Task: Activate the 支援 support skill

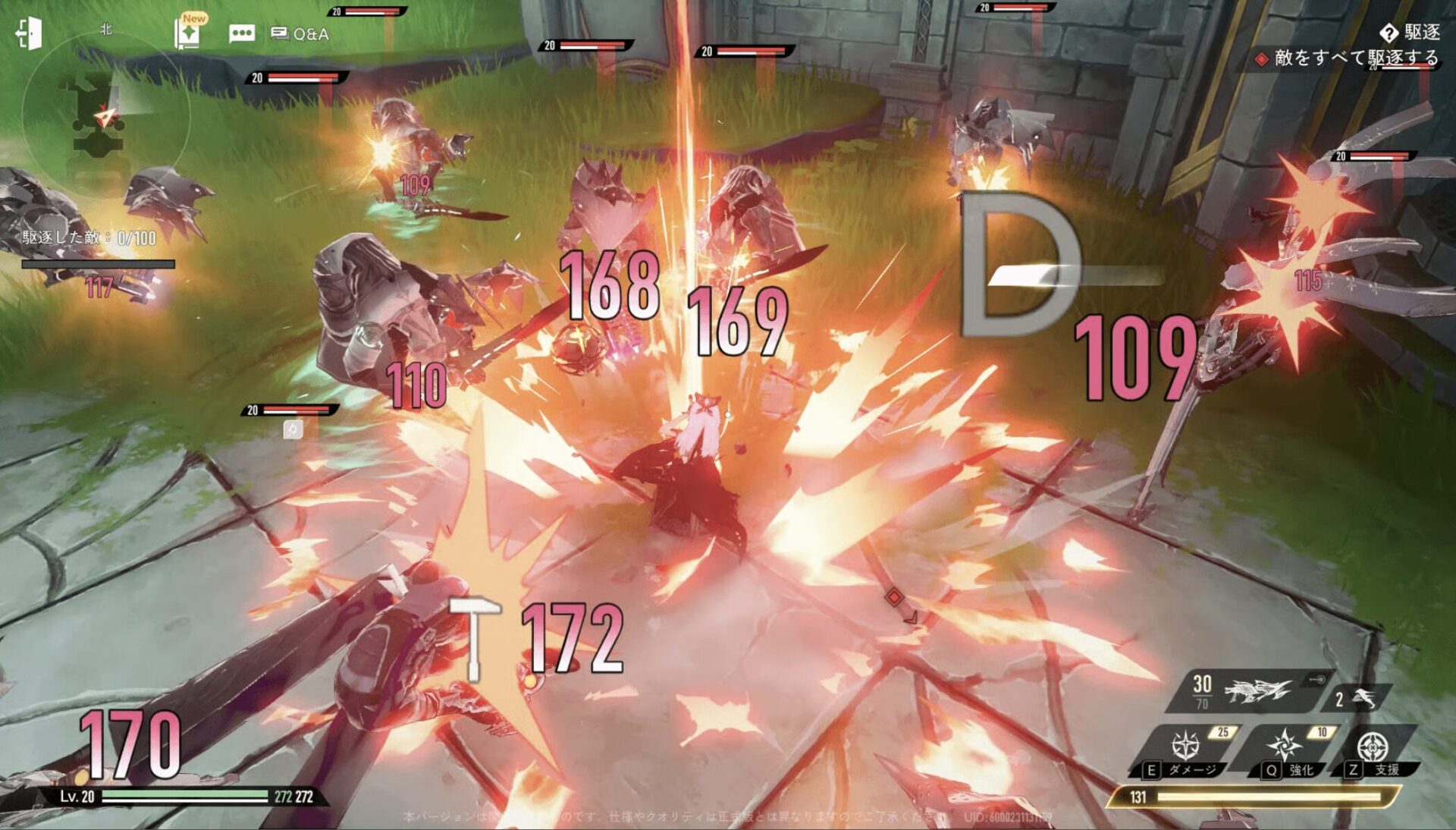Action: [x=1373, y=747]
